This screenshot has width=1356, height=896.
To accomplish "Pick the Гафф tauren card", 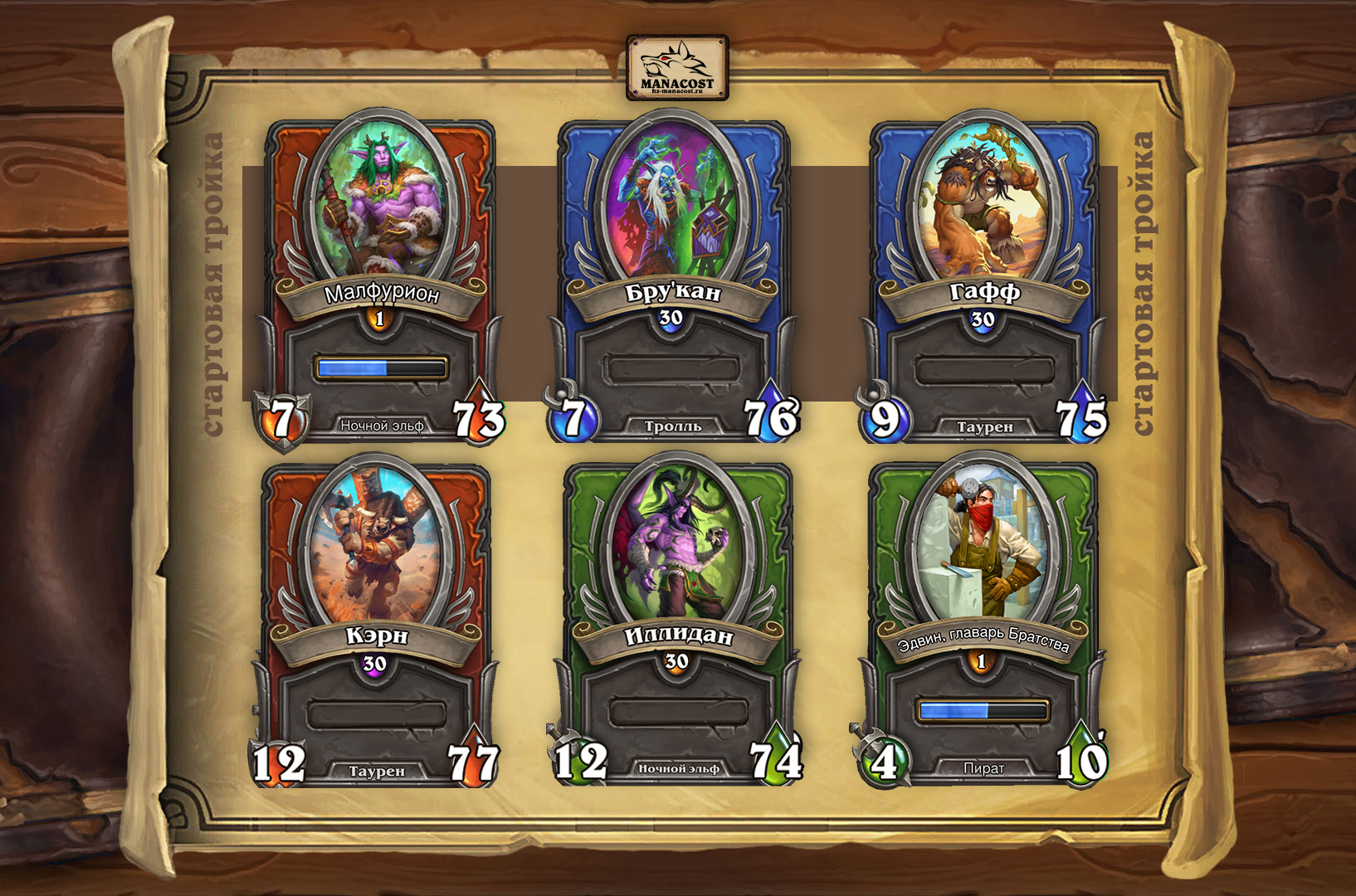I will coord(984,282).
